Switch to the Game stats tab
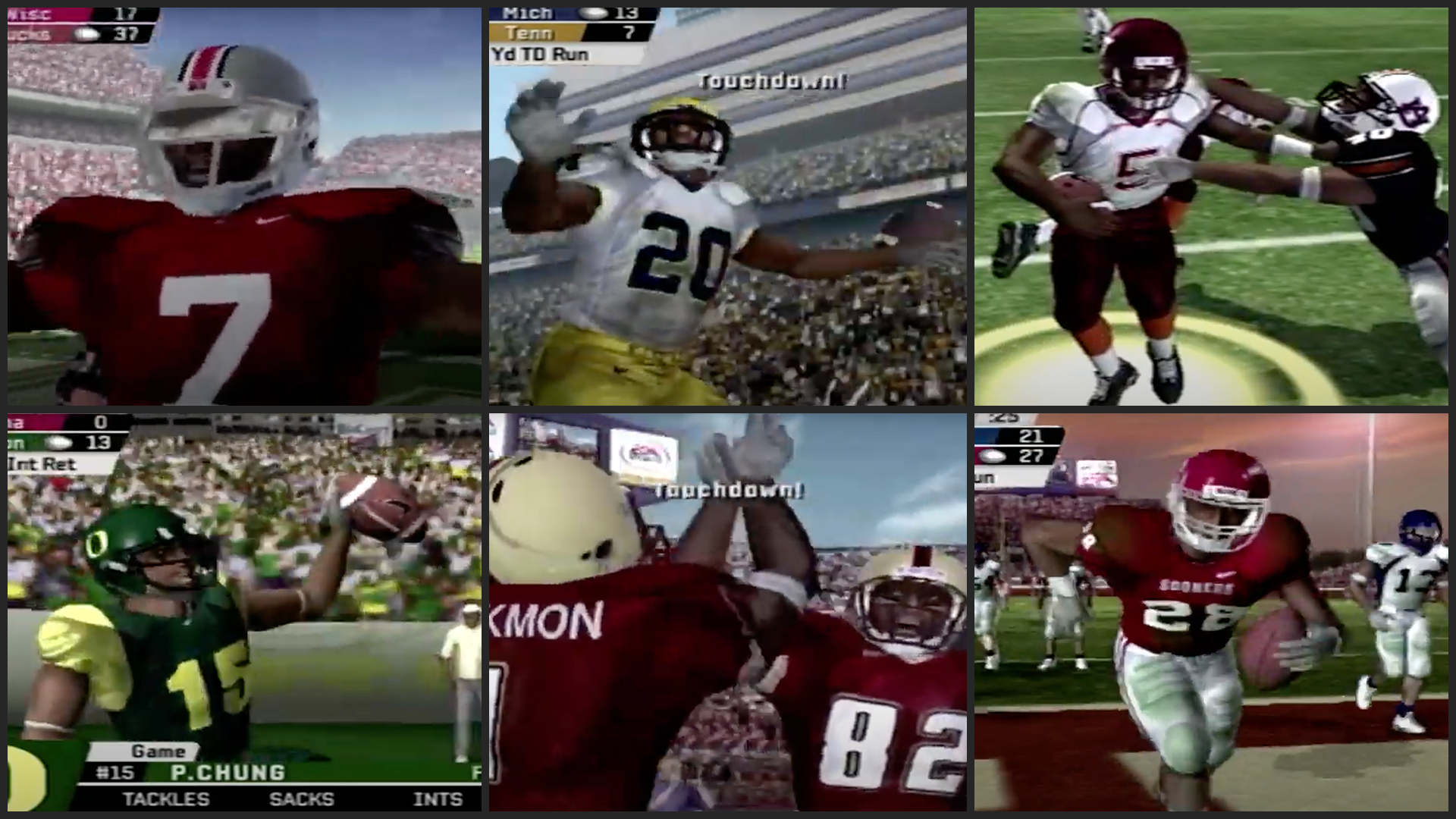The image size is (1456, 819). pyautogui.click(x=159, y=750)
